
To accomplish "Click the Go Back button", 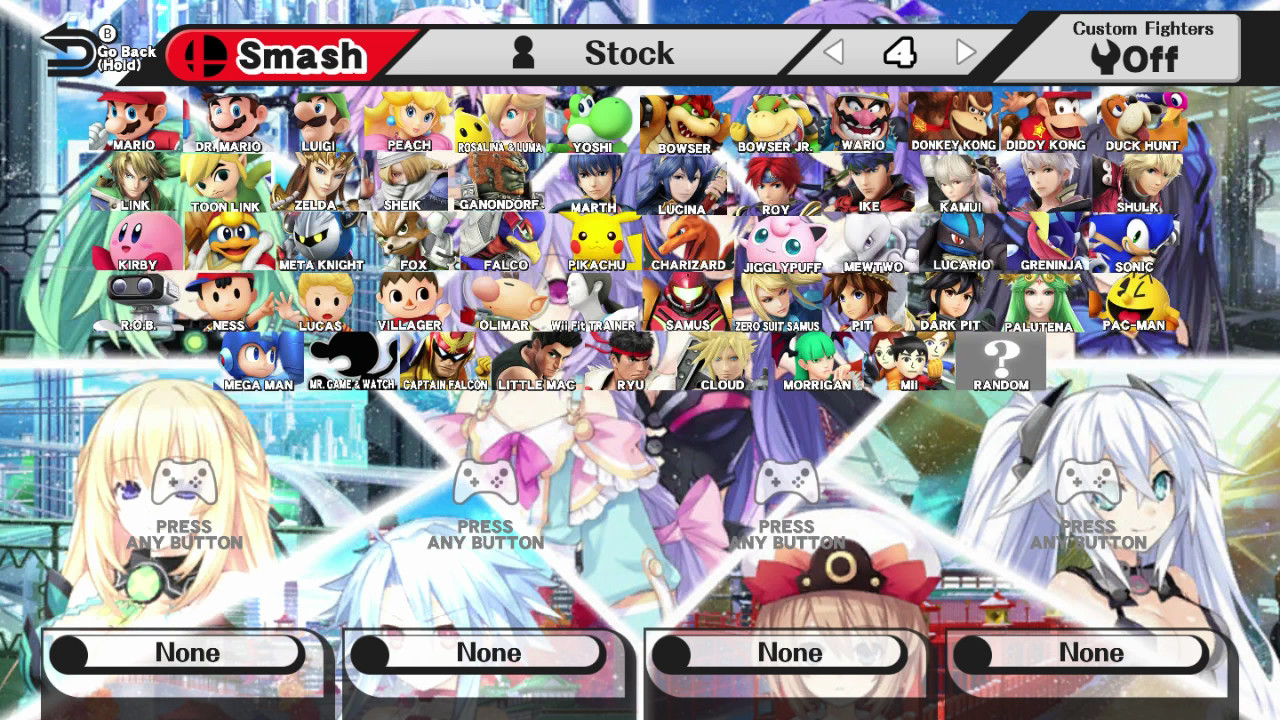I will point(75,45).
